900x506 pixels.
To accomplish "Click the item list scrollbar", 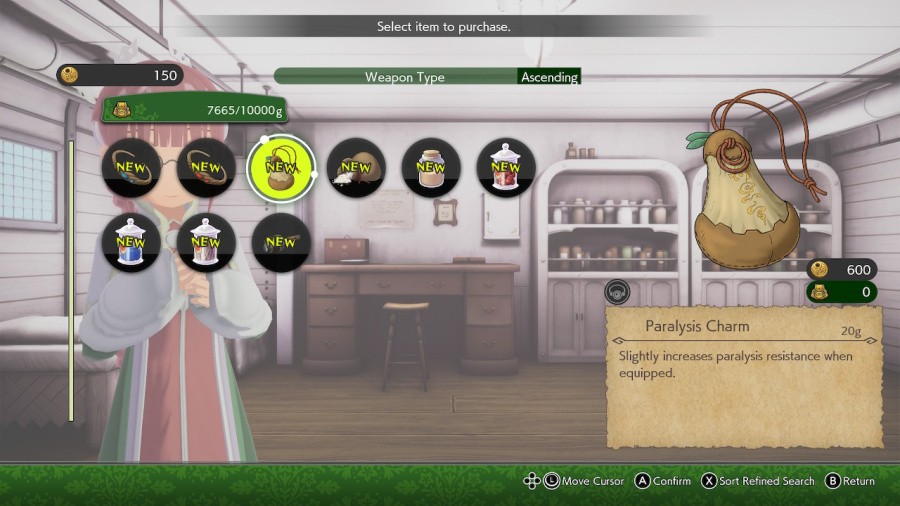I will (70, 280).
